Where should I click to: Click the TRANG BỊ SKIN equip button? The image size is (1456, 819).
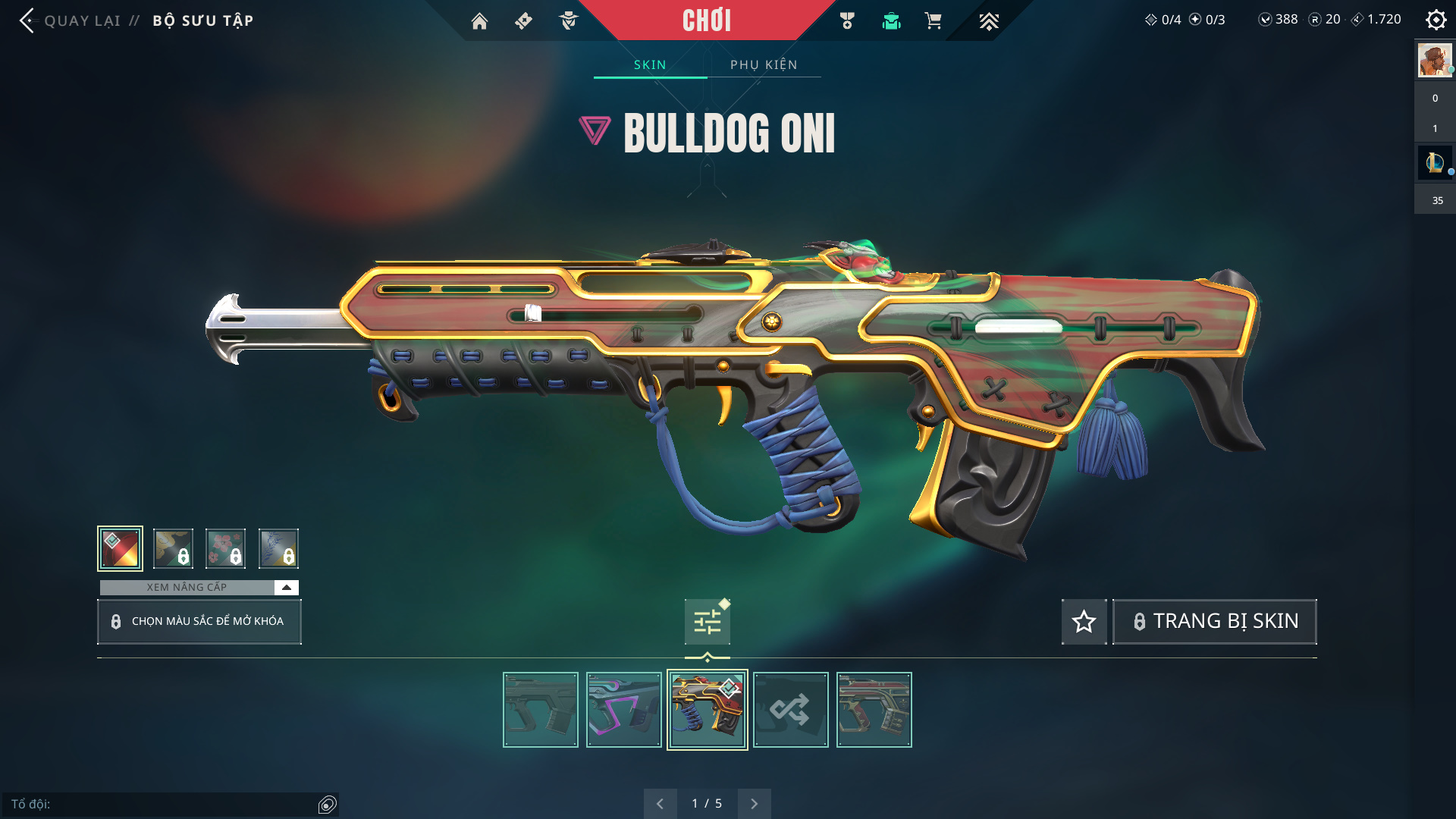pos(1215,622)
